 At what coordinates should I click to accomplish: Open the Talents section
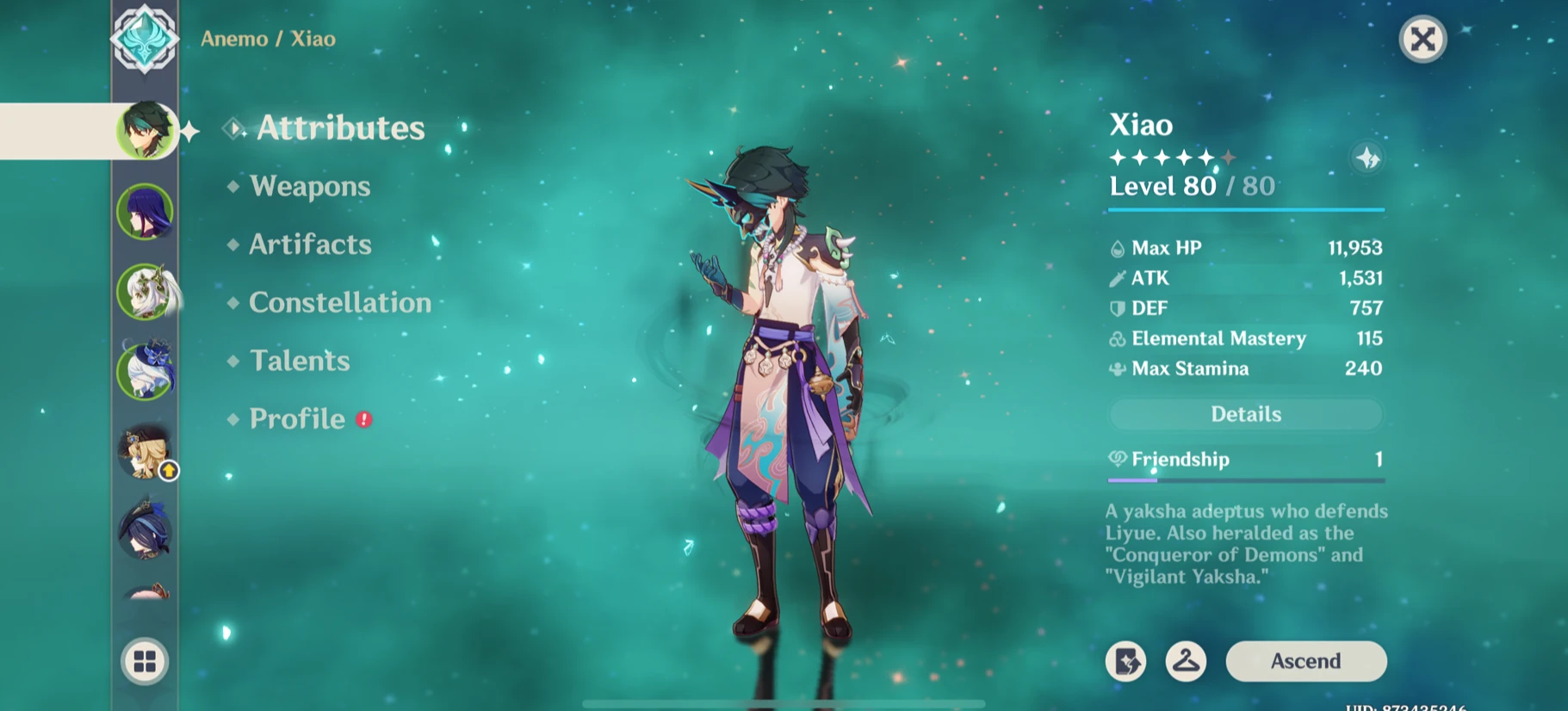[298, 361]
